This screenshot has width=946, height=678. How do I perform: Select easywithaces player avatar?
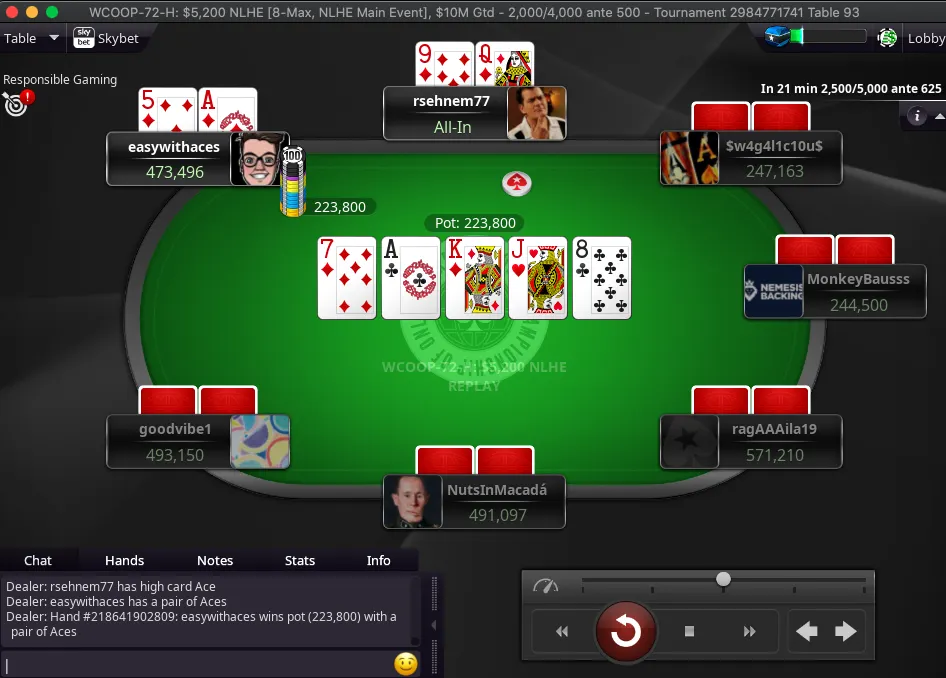(259, 159)
